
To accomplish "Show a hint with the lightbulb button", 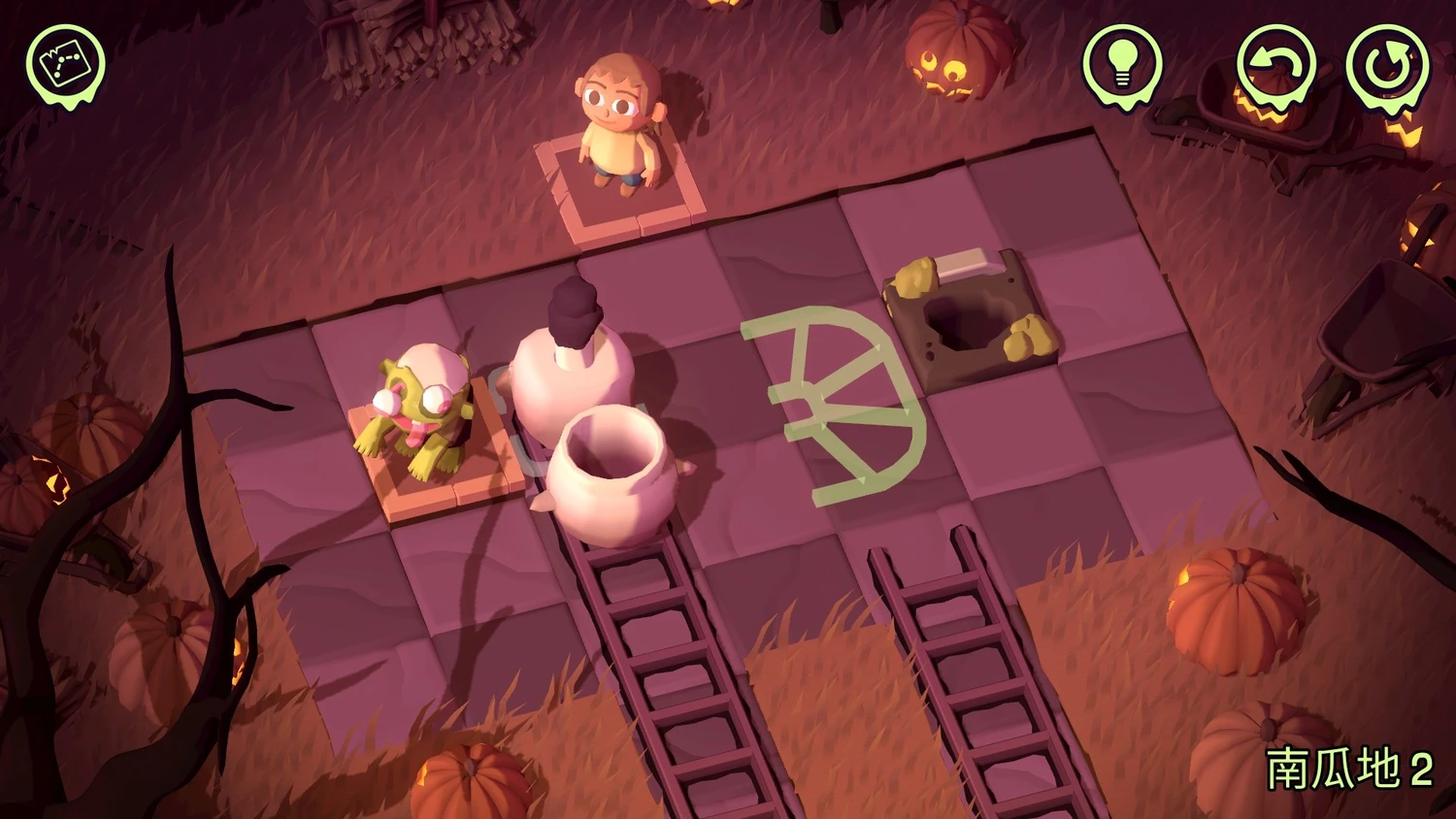I will pyautogui.click(x=1122, y=64).
